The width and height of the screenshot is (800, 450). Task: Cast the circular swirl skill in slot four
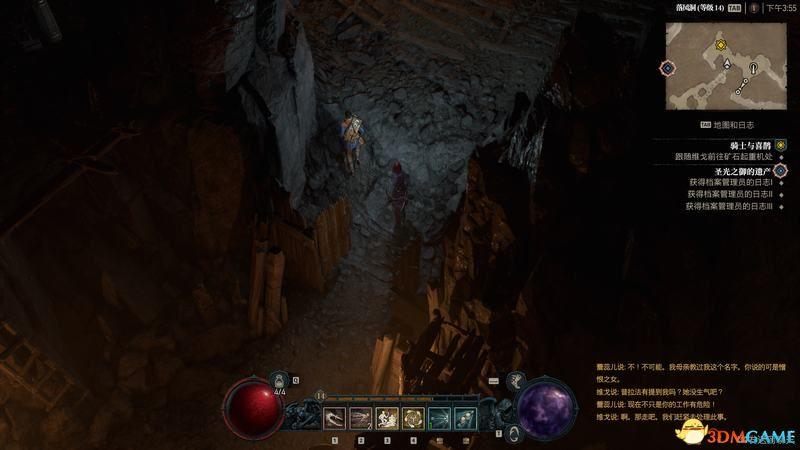coord(412,419)
